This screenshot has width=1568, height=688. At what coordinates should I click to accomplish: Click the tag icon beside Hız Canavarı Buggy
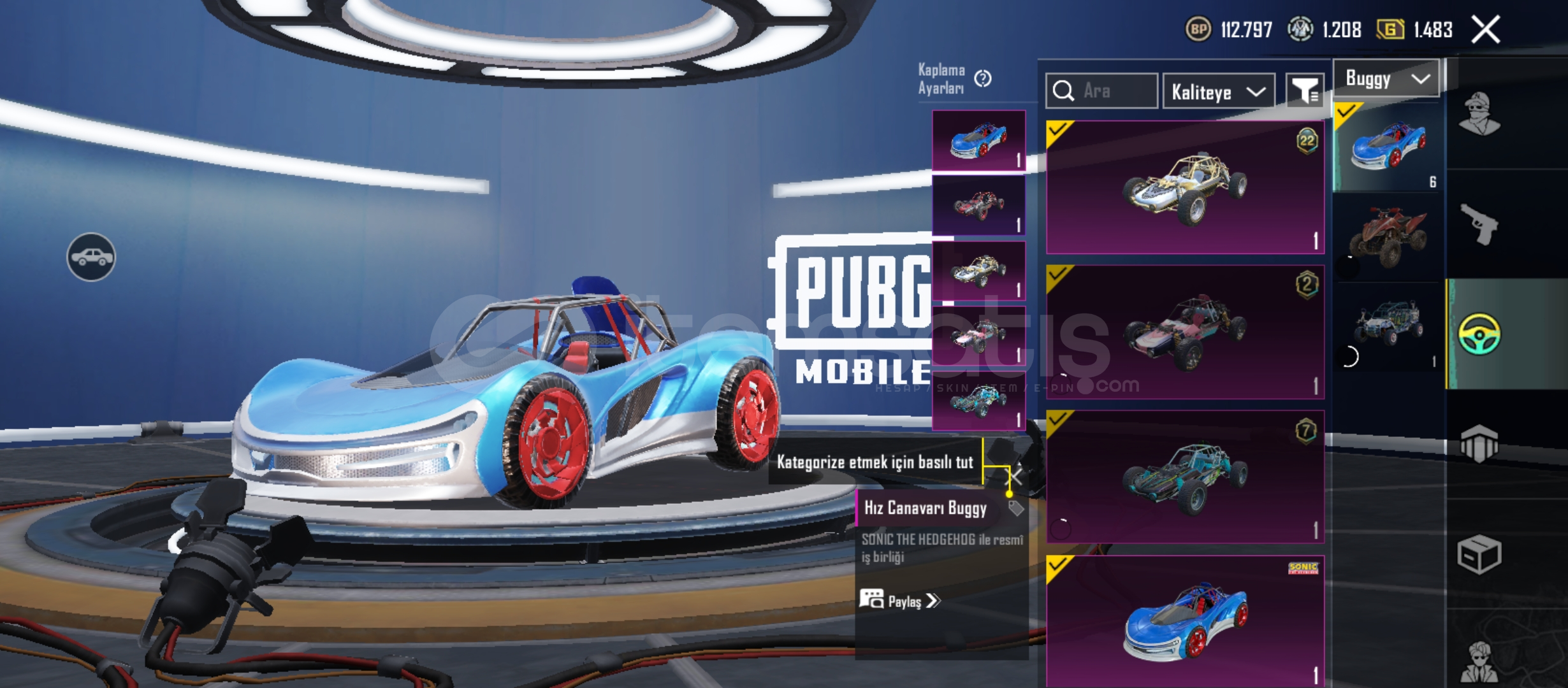click(x=1015, y=508)
